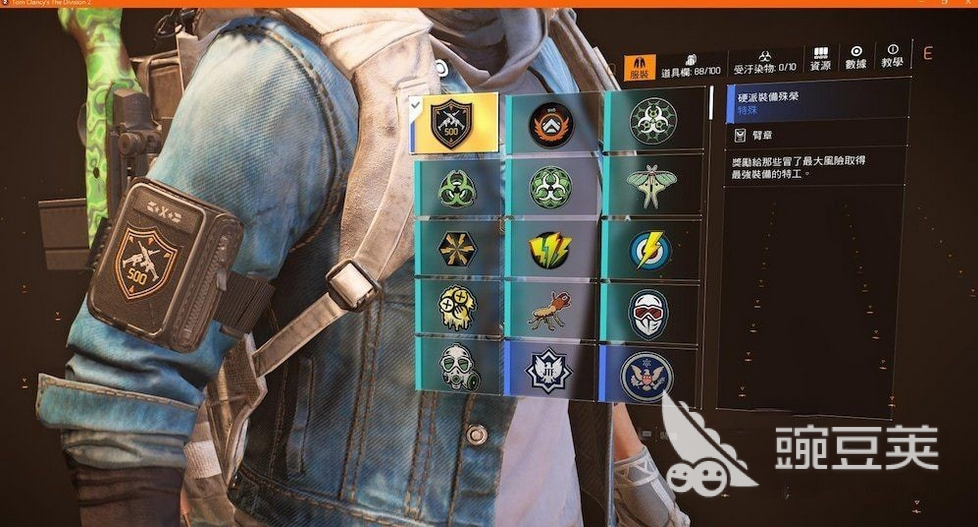Open the 教學 tutorial tab

click(892, 57)
